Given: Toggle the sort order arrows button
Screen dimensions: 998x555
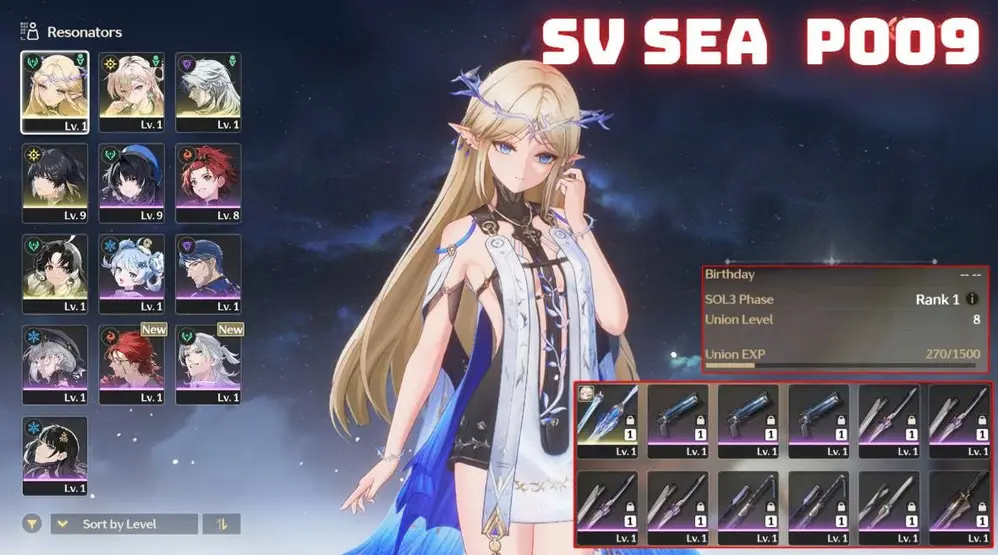Looking at the screenshot, I should tap(221, 524).
